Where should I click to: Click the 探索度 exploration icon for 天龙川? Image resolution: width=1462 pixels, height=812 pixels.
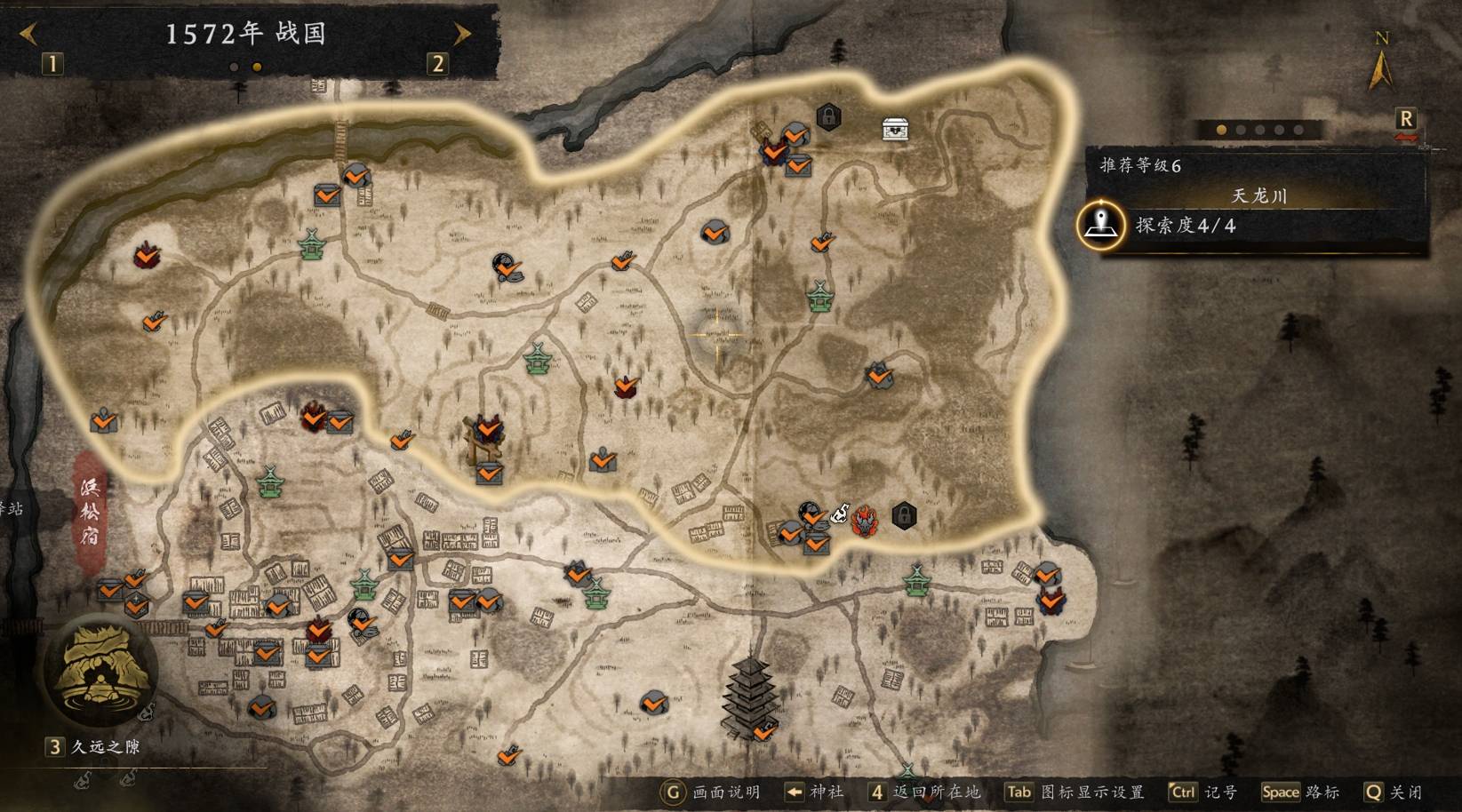pyautogui.click(x=1100, y=226)
